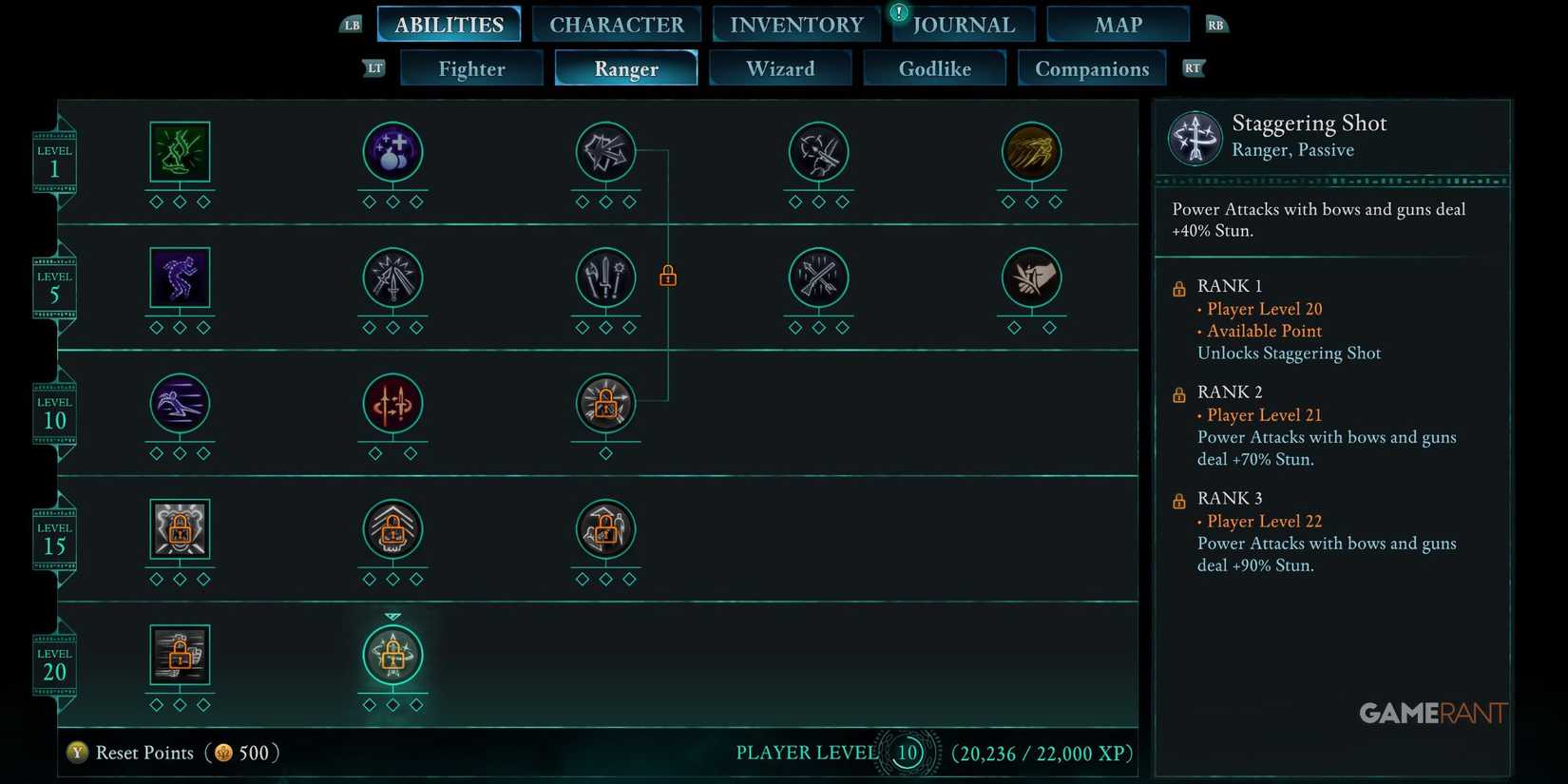Select the highlighted Staggering Shot ability at Level 20

coord(392,654)
